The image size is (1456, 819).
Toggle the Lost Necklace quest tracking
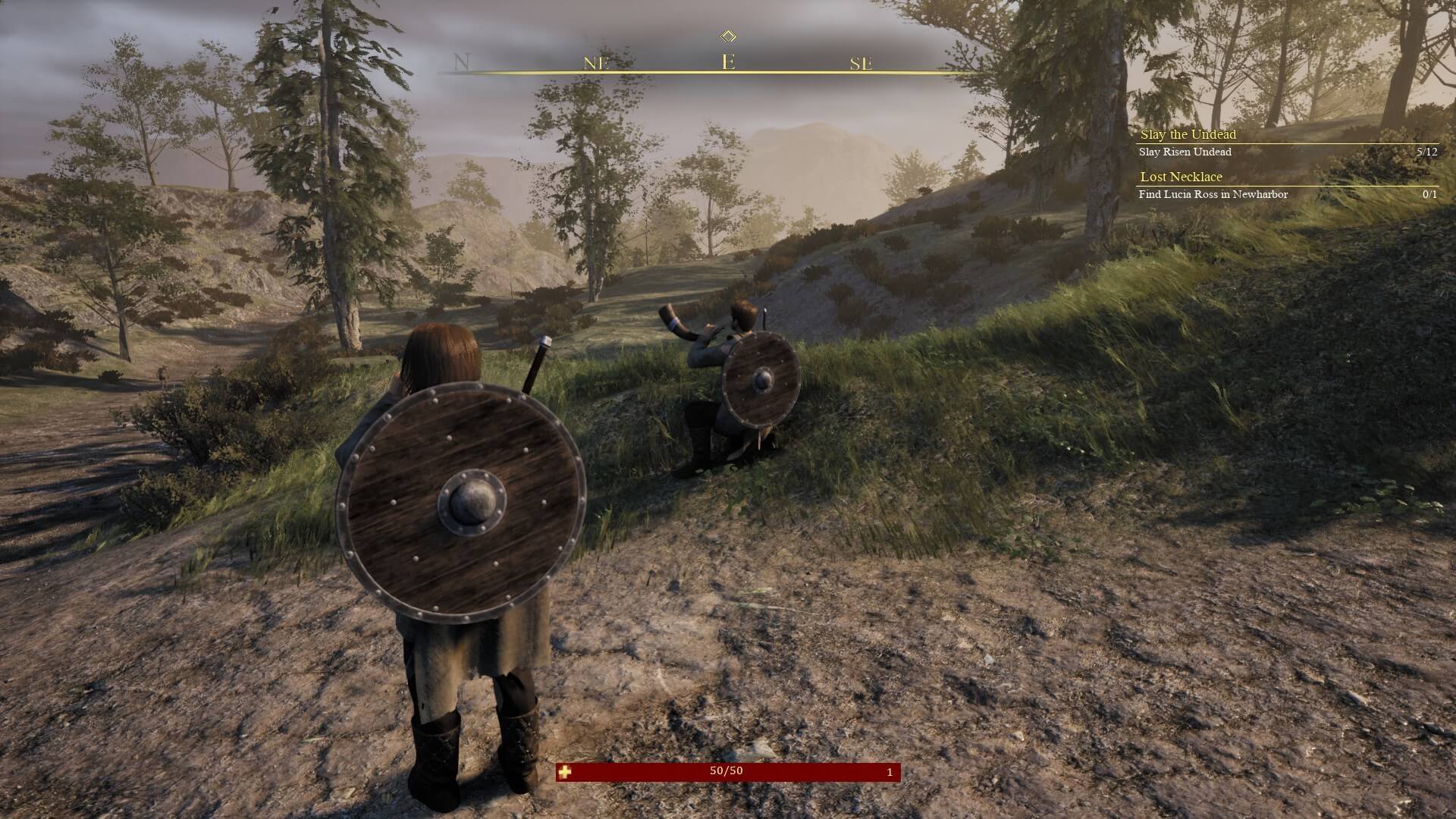coord(1180,177)
